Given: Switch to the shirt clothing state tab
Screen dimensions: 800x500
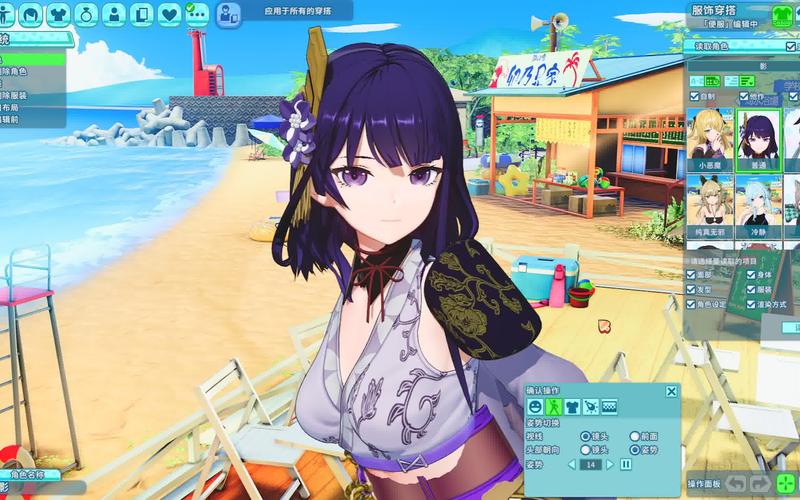Looking at the screenshot, I should point(572,407).
